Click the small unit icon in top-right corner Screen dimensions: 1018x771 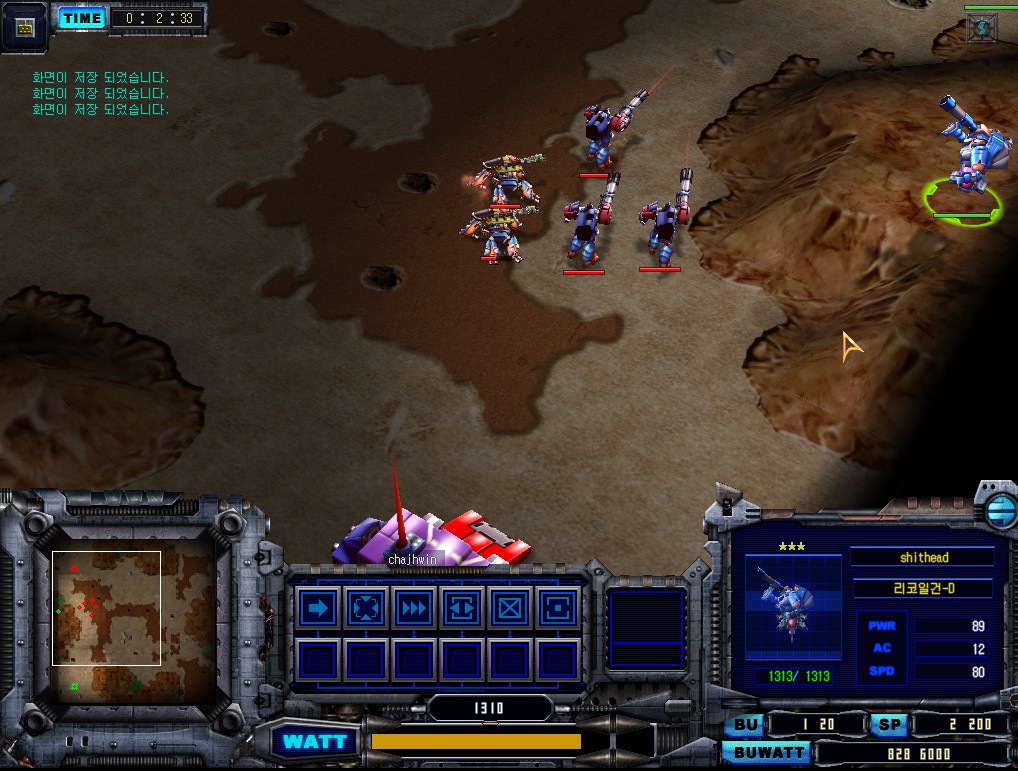point(981,28)
